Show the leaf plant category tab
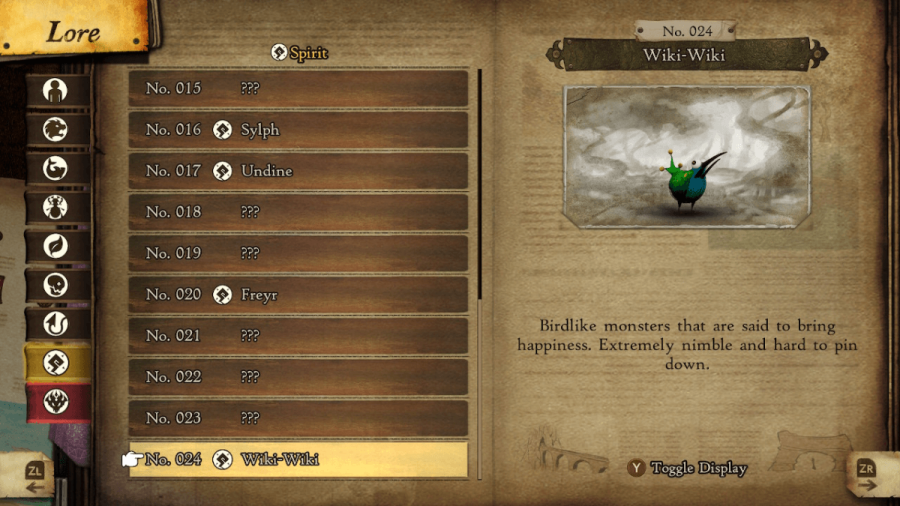The height and width of the screenshot is (506, 900). (56, 246)
